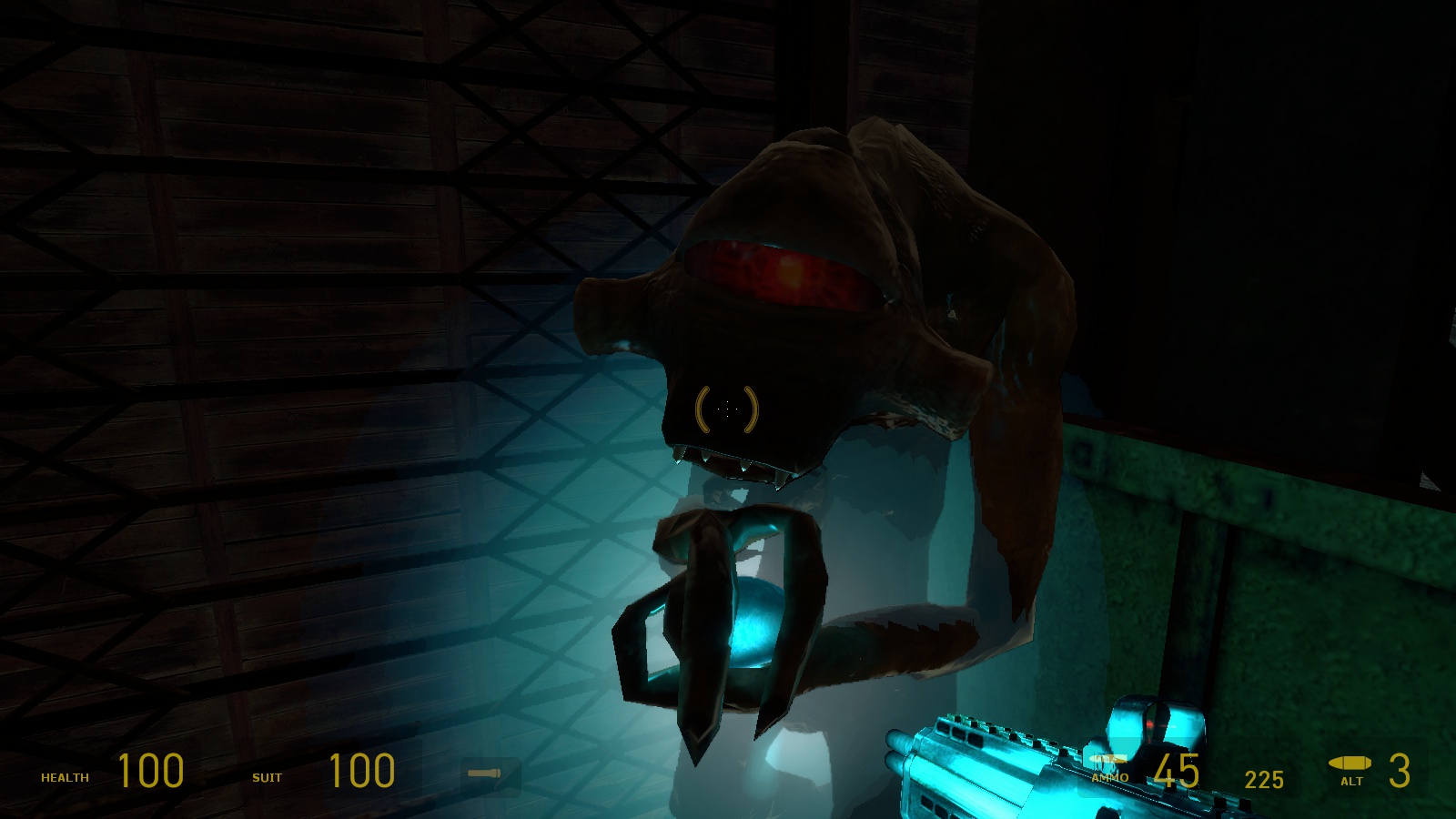The image size is (1456, 819).
Task: Click the reserve ammo count 225
Action: pos(1263,779)
